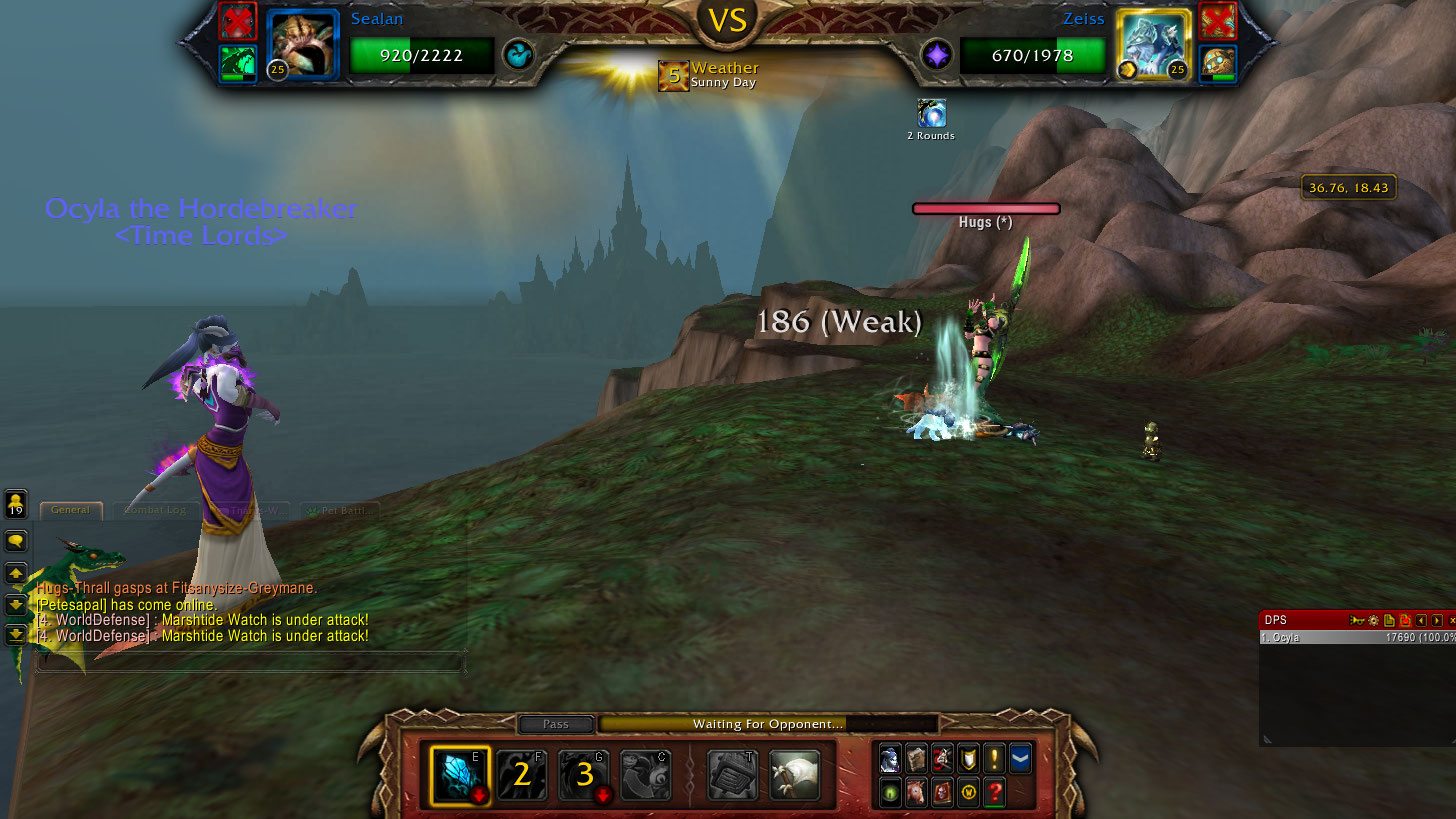
Task: Switch to the General chat tab
Action: pyautogui.click(x=71, y=510)
